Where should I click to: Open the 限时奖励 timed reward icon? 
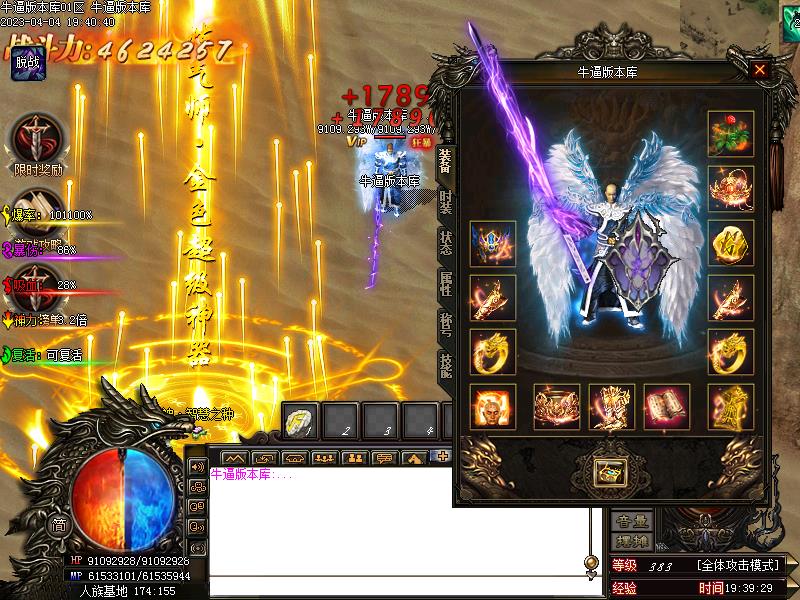(x=38, y=138)
